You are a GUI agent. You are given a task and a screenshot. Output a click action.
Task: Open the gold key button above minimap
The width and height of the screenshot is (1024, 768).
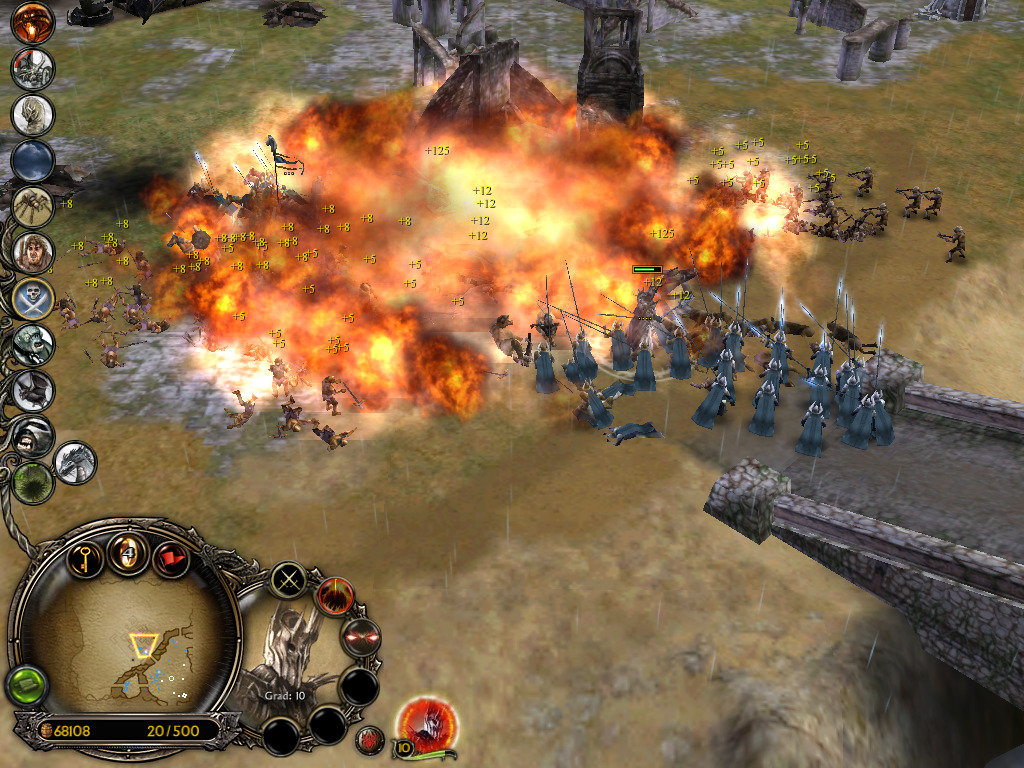pyautogui.click(x=86, y=555)
